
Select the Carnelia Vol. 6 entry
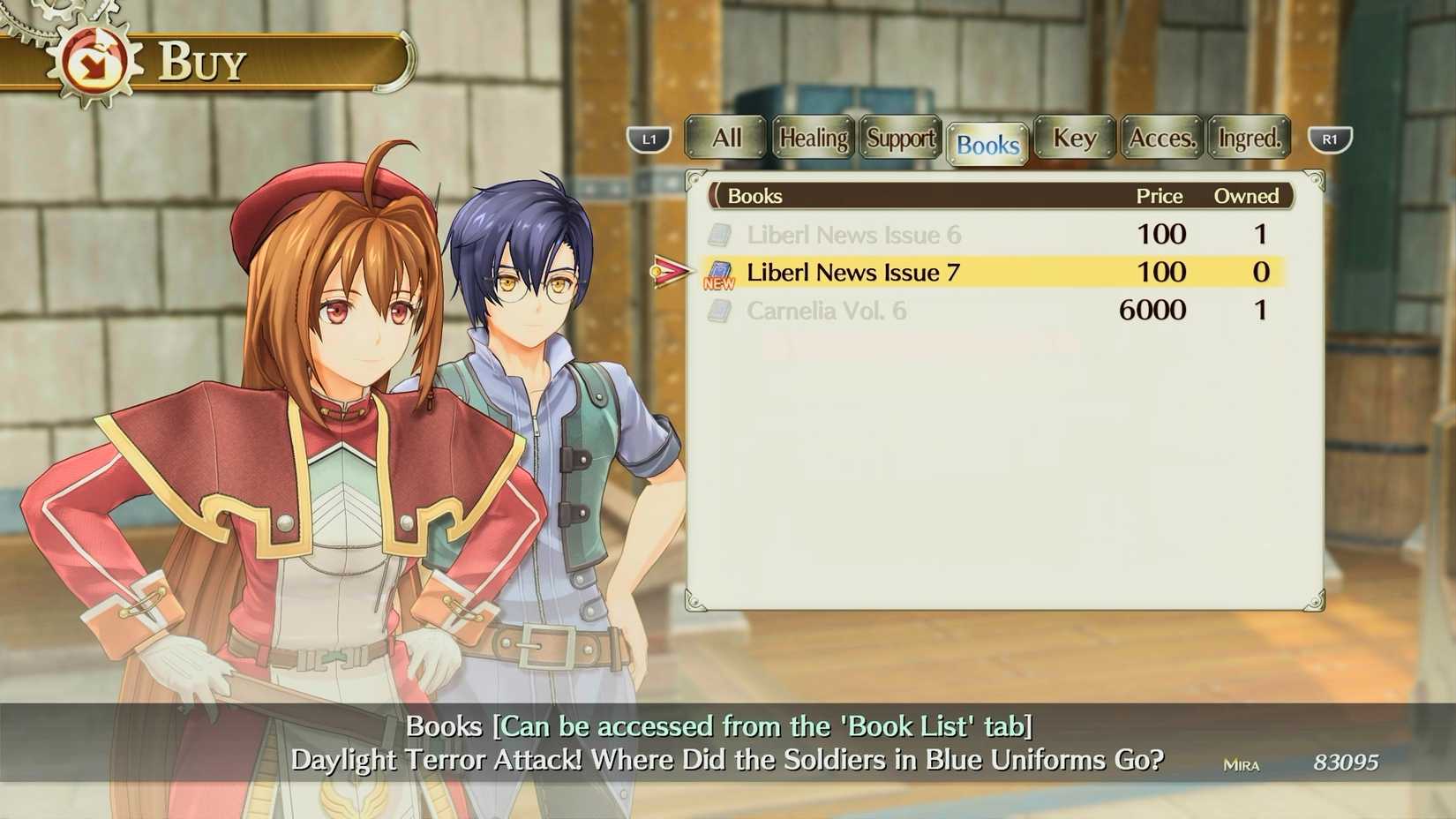pyautogui.click(x=828, y=310)
